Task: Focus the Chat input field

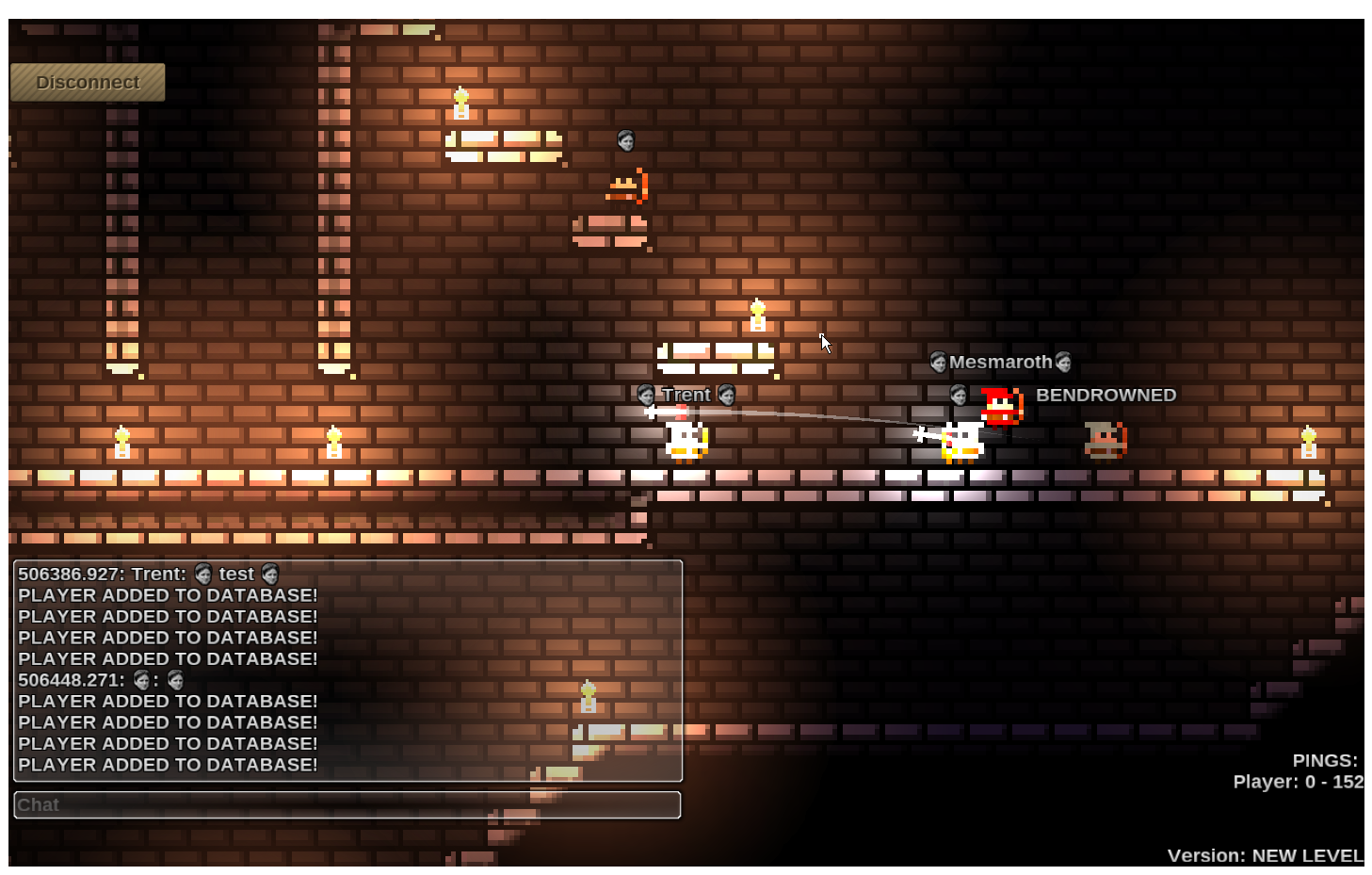Action: click(347, 805)
